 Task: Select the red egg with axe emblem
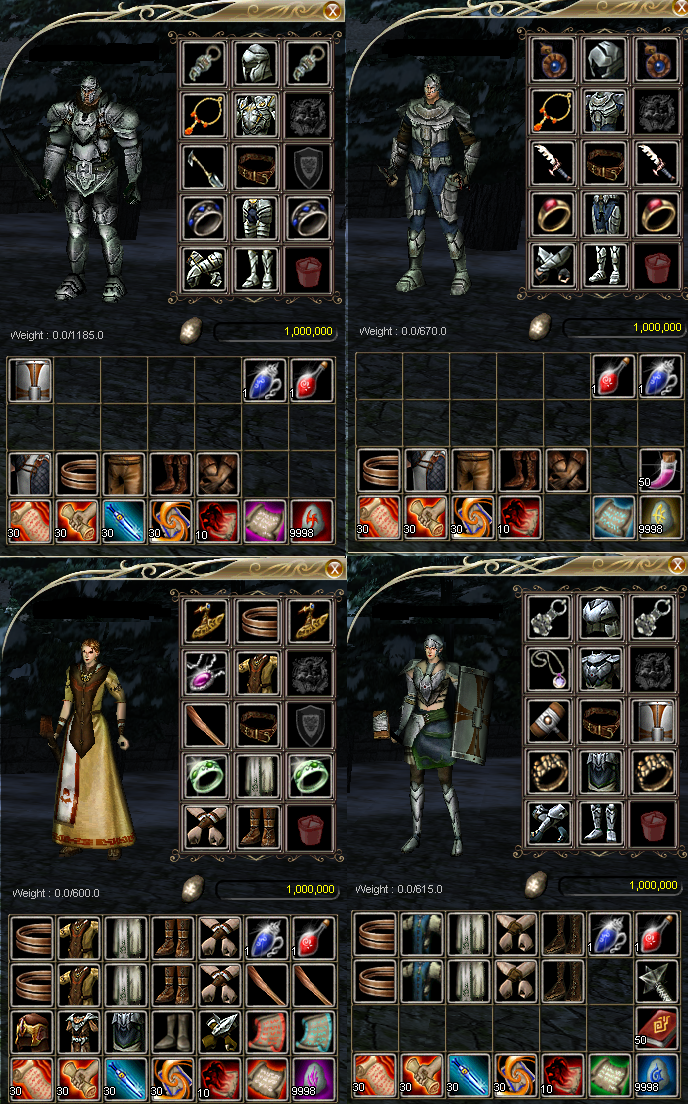pos(312,518)
